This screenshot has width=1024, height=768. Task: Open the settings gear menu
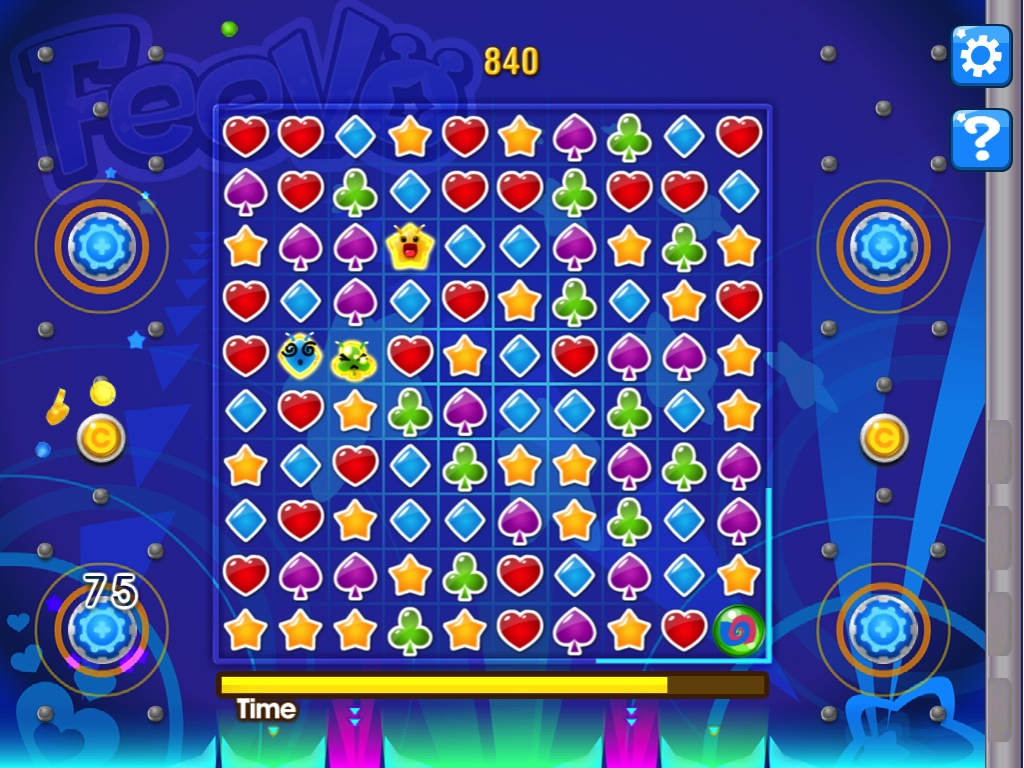980,58
